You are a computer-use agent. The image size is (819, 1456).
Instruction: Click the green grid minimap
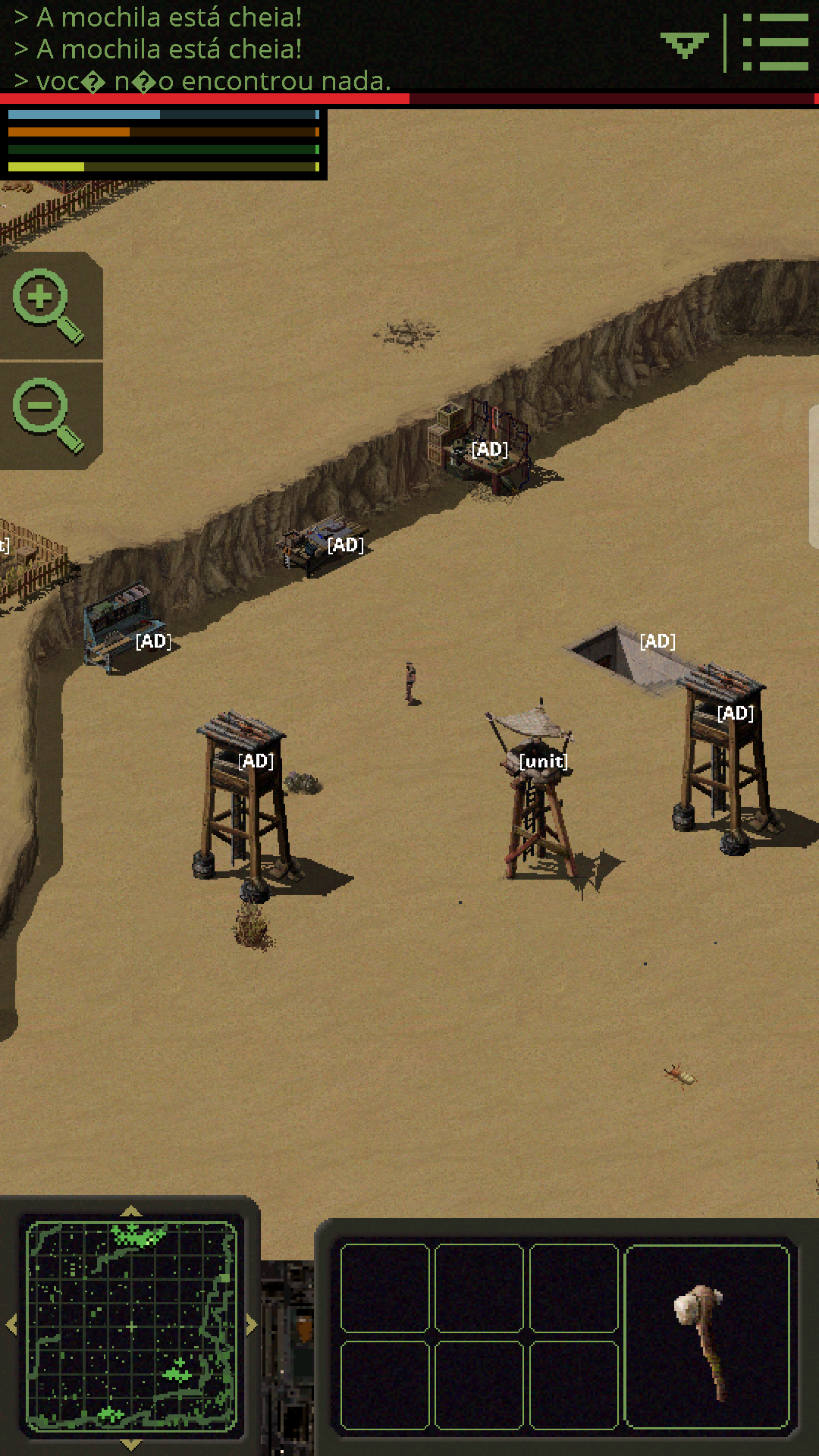point(131,1326)
